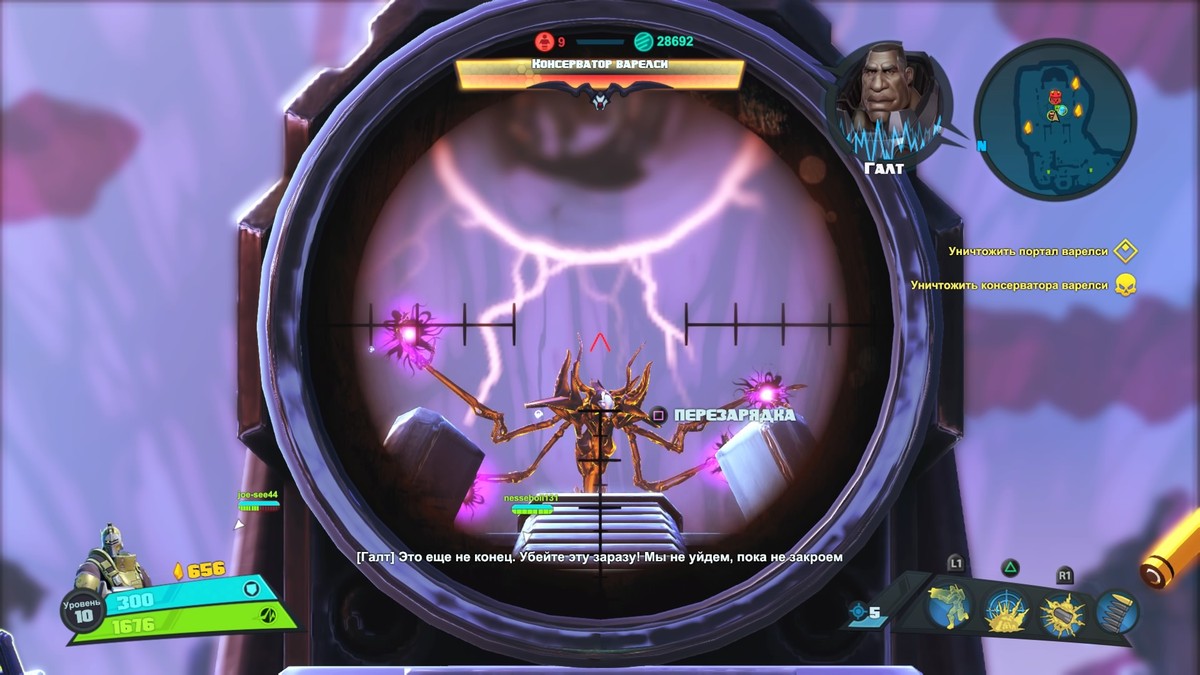Activate the running soldier decoy ability

pos(951,606)
